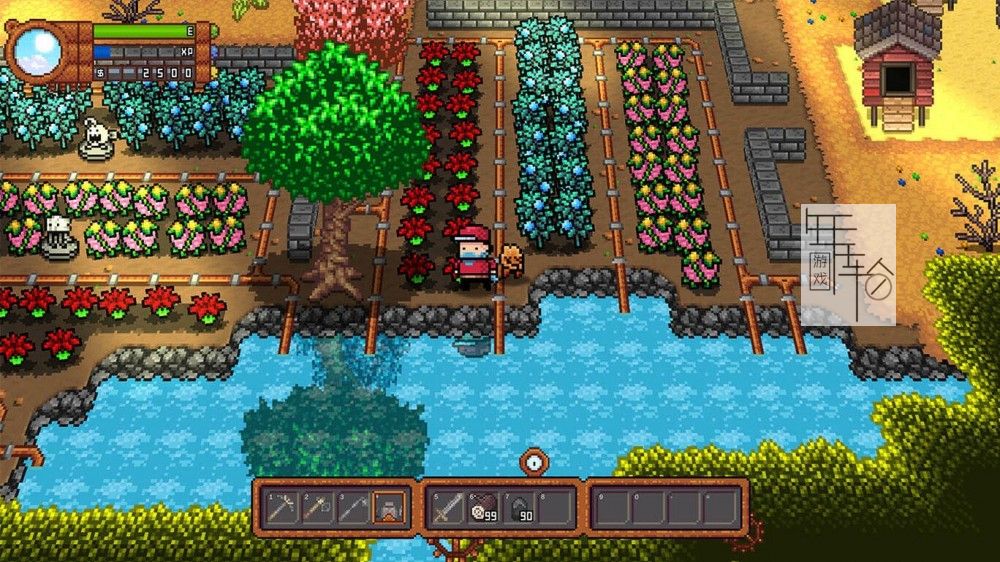Pick the item stack showing 90
The image size is (1000, 562).
tap(518, 508)
